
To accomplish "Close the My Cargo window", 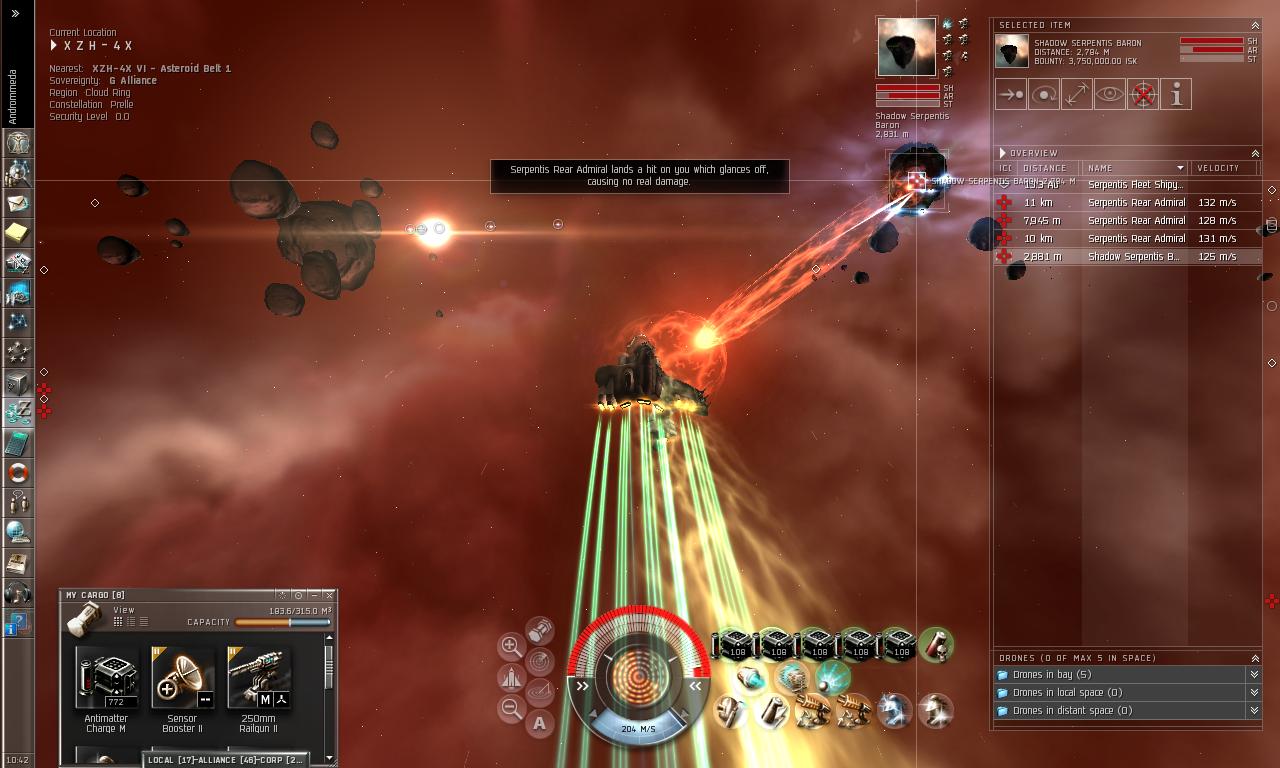I will point(329,595).
